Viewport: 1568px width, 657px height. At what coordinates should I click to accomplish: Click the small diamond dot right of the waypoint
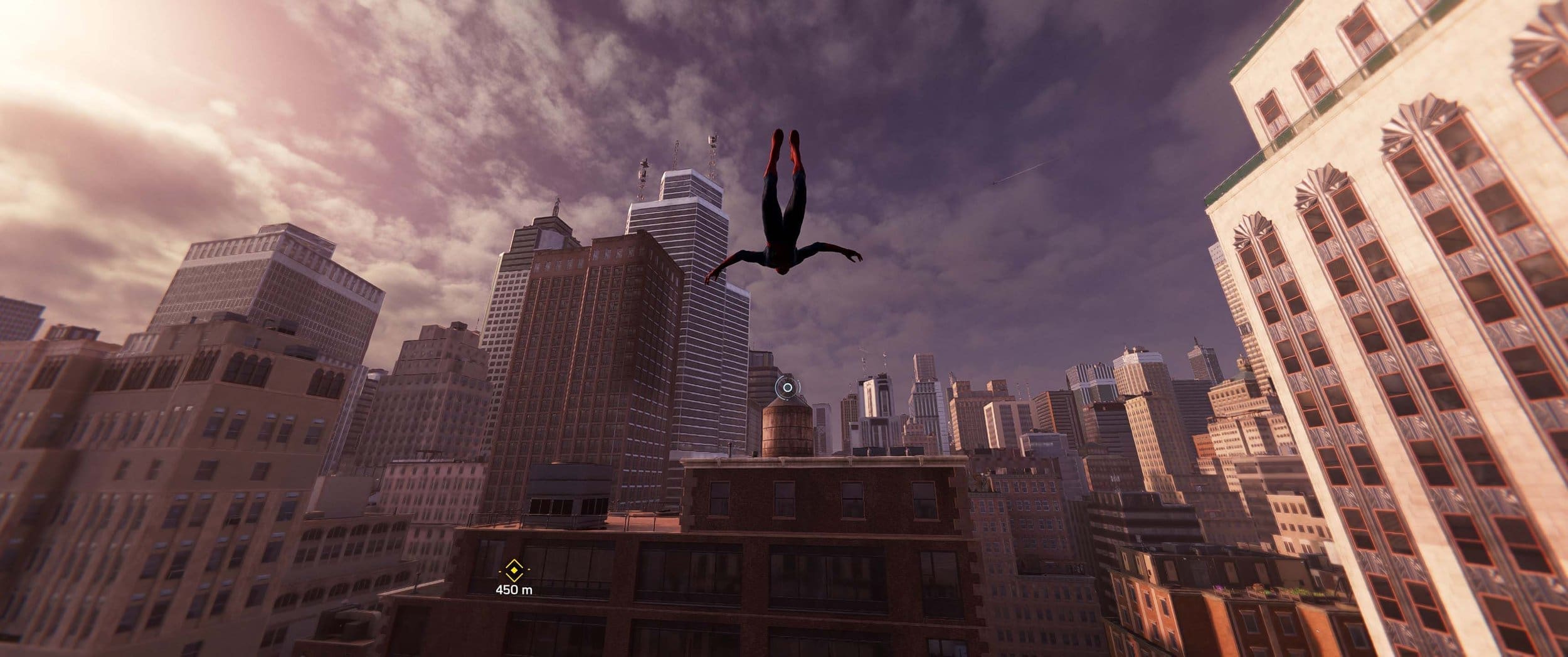click(529, 570)
